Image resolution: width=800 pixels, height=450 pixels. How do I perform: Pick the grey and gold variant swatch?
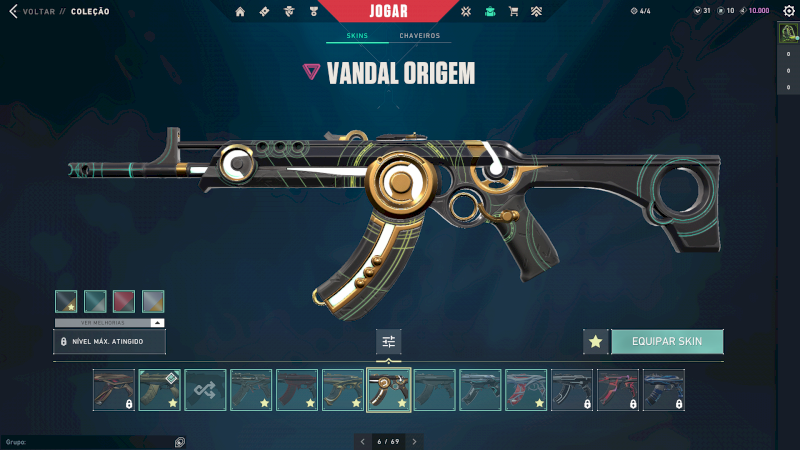(153, 301)
